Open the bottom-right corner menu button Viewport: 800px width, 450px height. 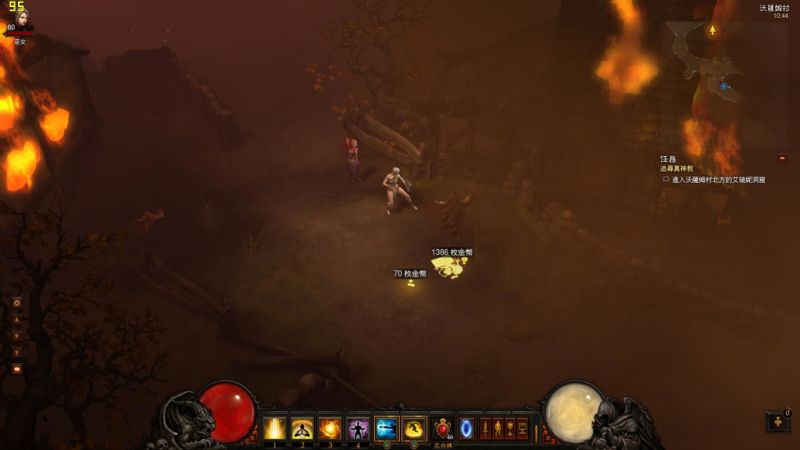click(777, 422)
